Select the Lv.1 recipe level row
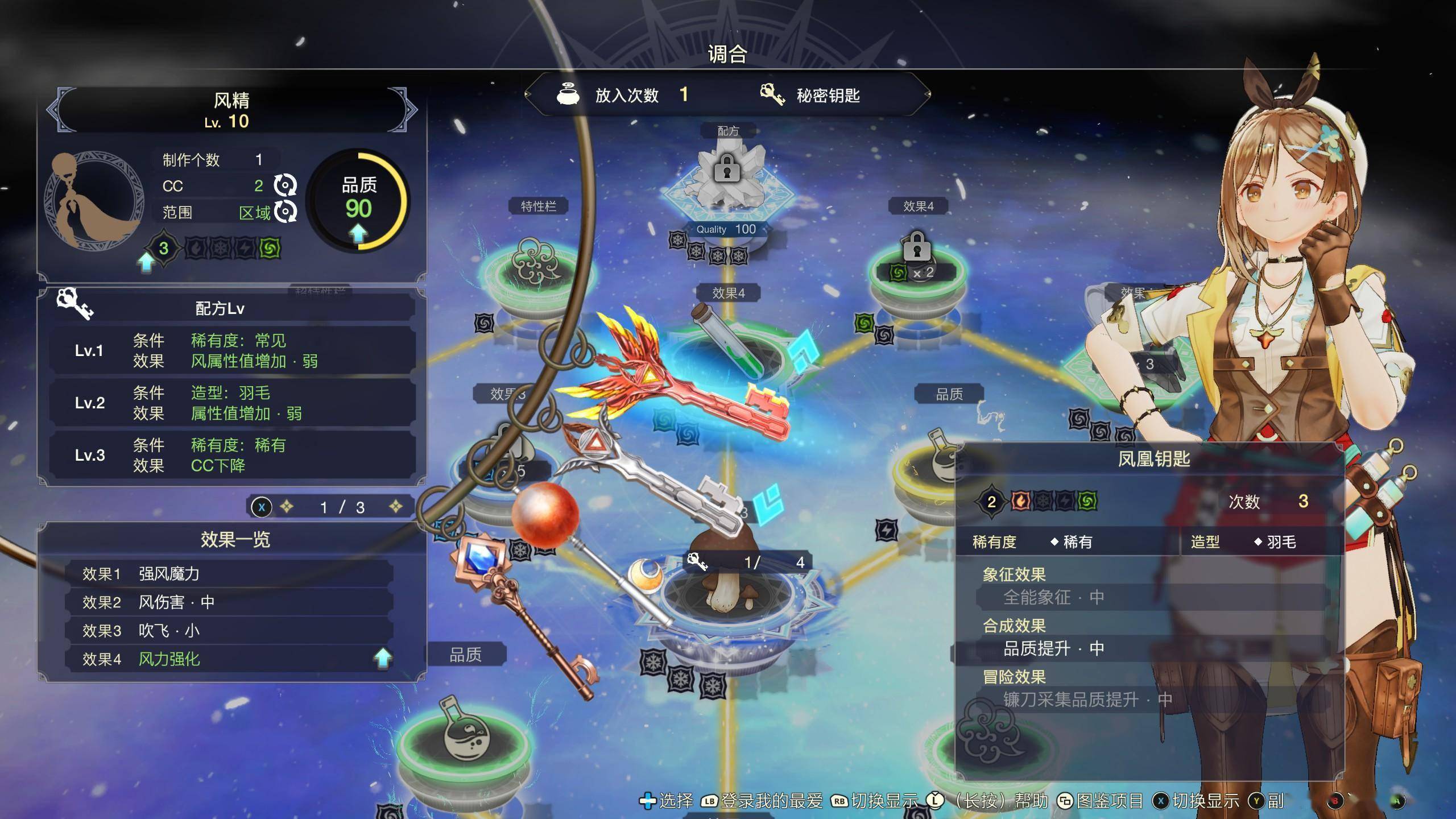 (232, 350)
